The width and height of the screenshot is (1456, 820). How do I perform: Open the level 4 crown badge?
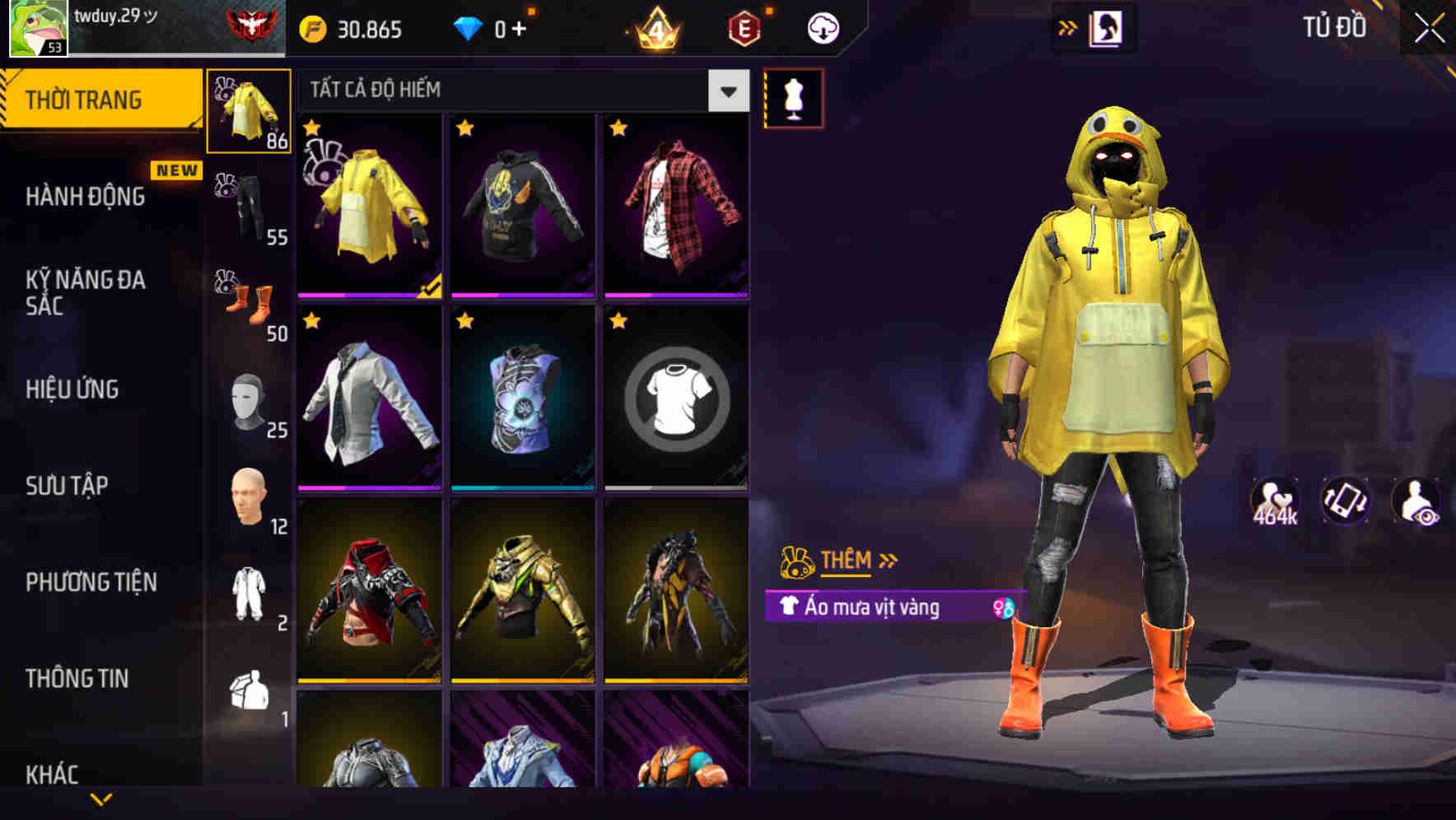(655, 29)
